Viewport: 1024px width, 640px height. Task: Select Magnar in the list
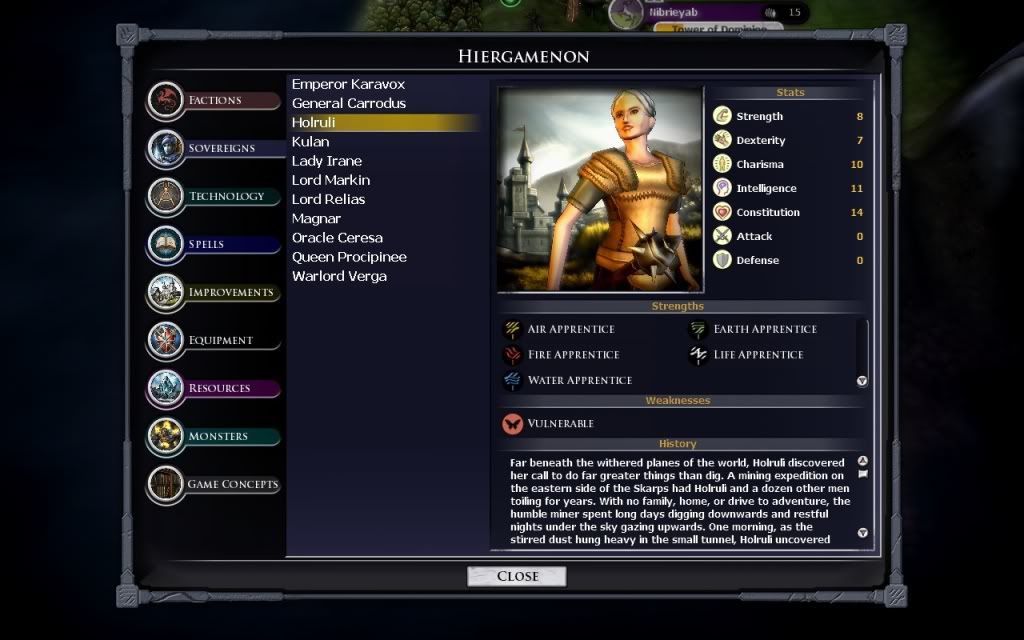[x=316, y=218]
